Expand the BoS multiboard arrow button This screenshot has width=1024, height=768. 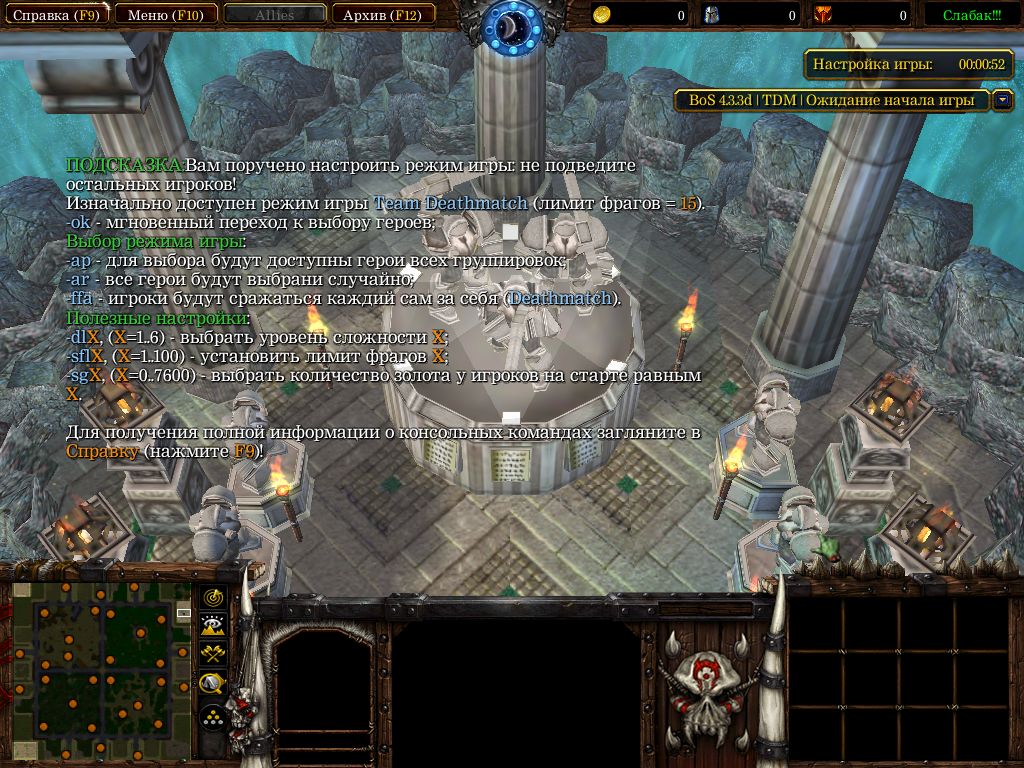1003,100
